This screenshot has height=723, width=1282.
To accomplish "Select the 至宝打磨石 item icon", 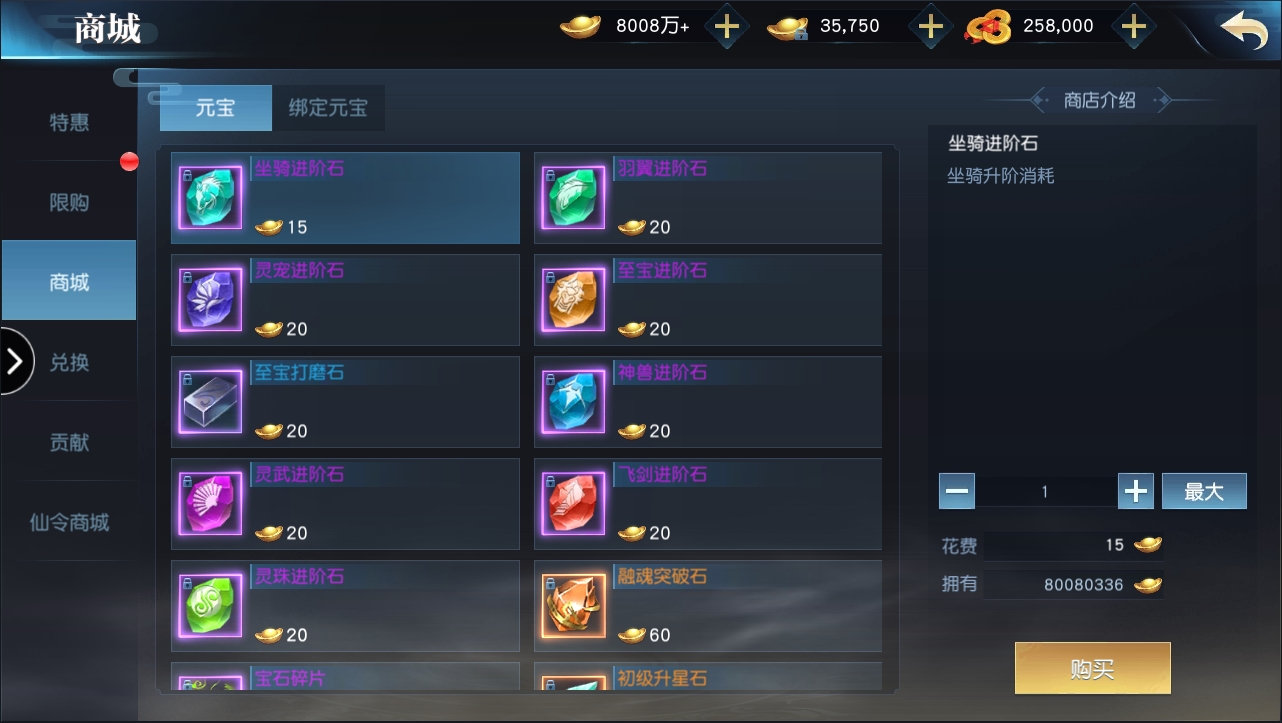I will pos(209,401).
